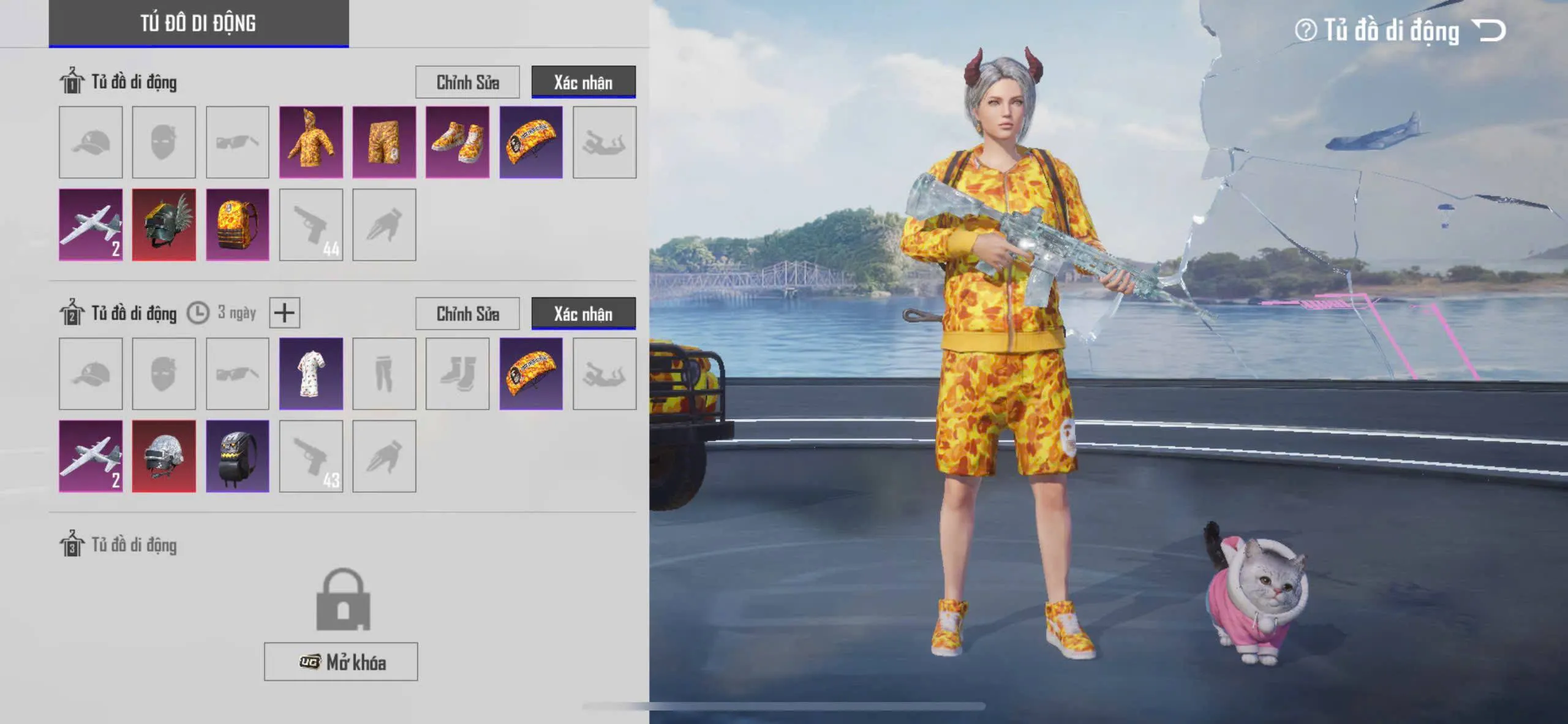This screenshot has width=1568, height=724.
Task: Select the winged green helmet slot
Action: click(164, 225)
